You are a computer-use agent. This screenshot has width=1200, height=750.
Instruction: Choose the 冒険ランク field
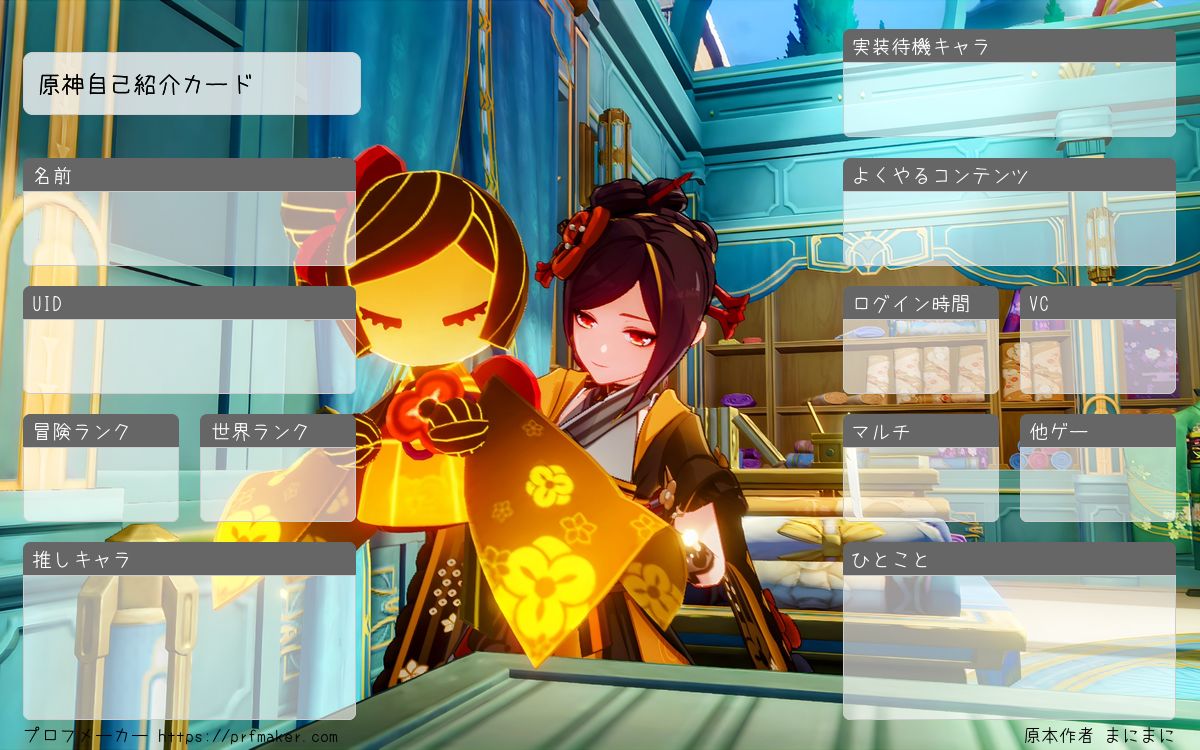[101, 484]
